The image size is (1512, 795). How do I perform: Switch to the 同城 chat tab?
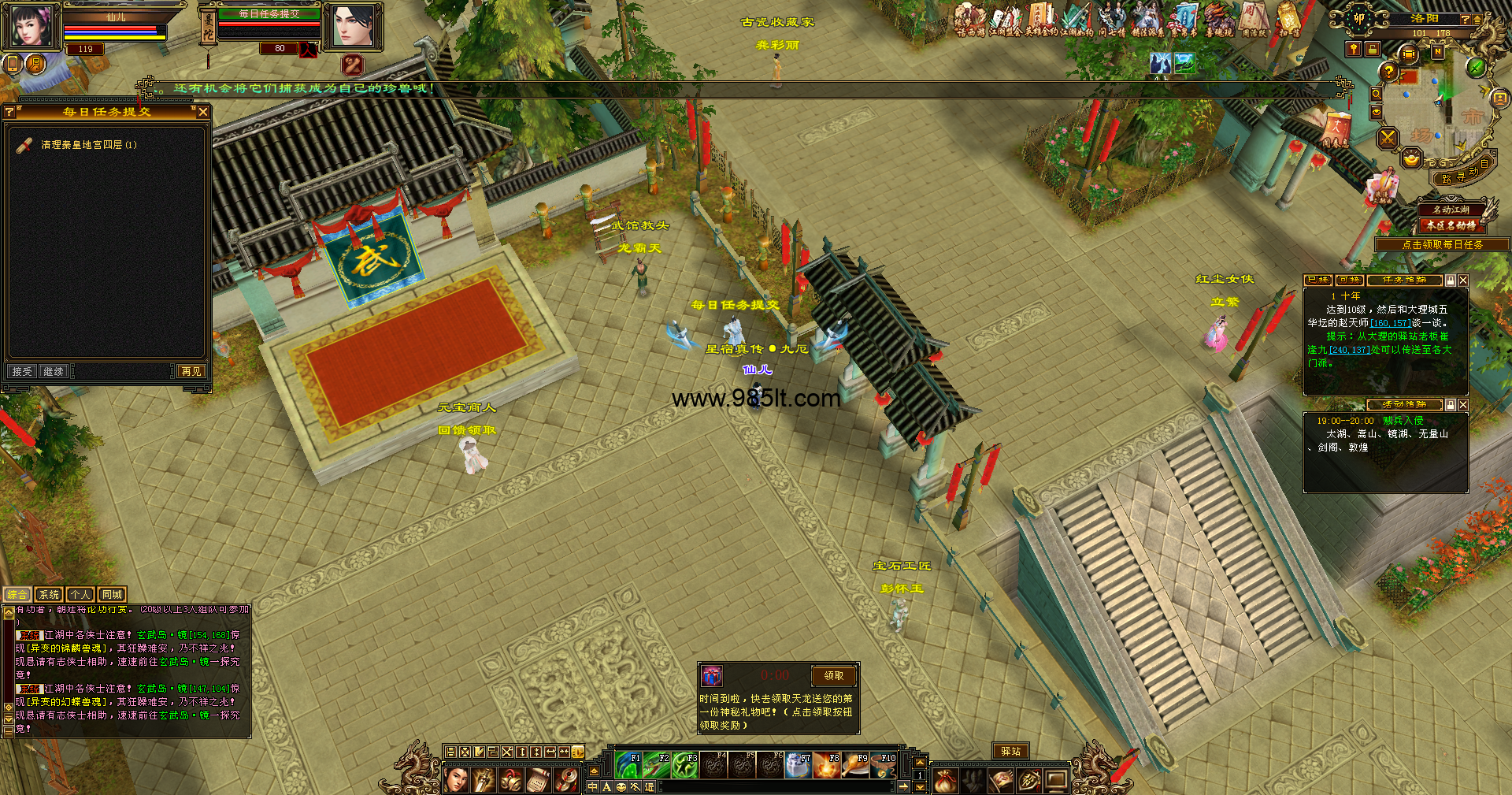112,595
